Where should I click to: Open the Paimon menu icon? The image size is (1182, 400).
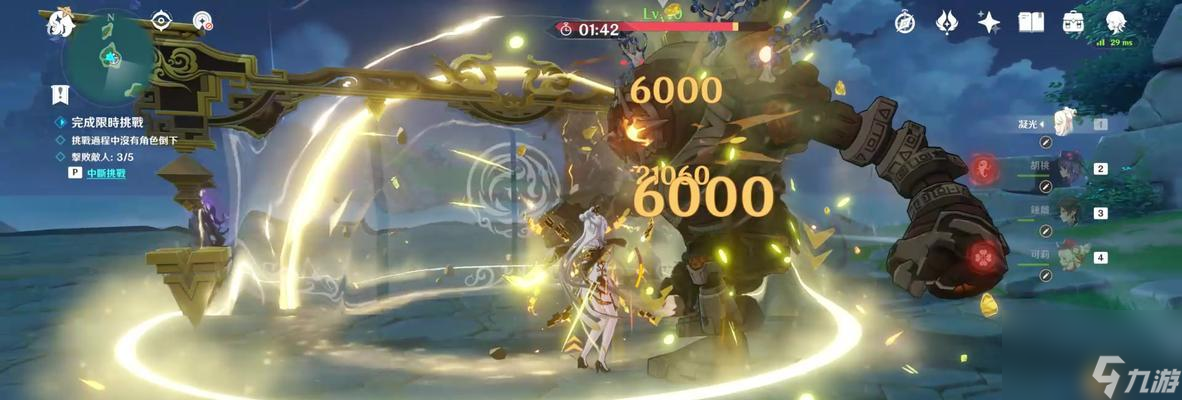click(x=59, y=23)
